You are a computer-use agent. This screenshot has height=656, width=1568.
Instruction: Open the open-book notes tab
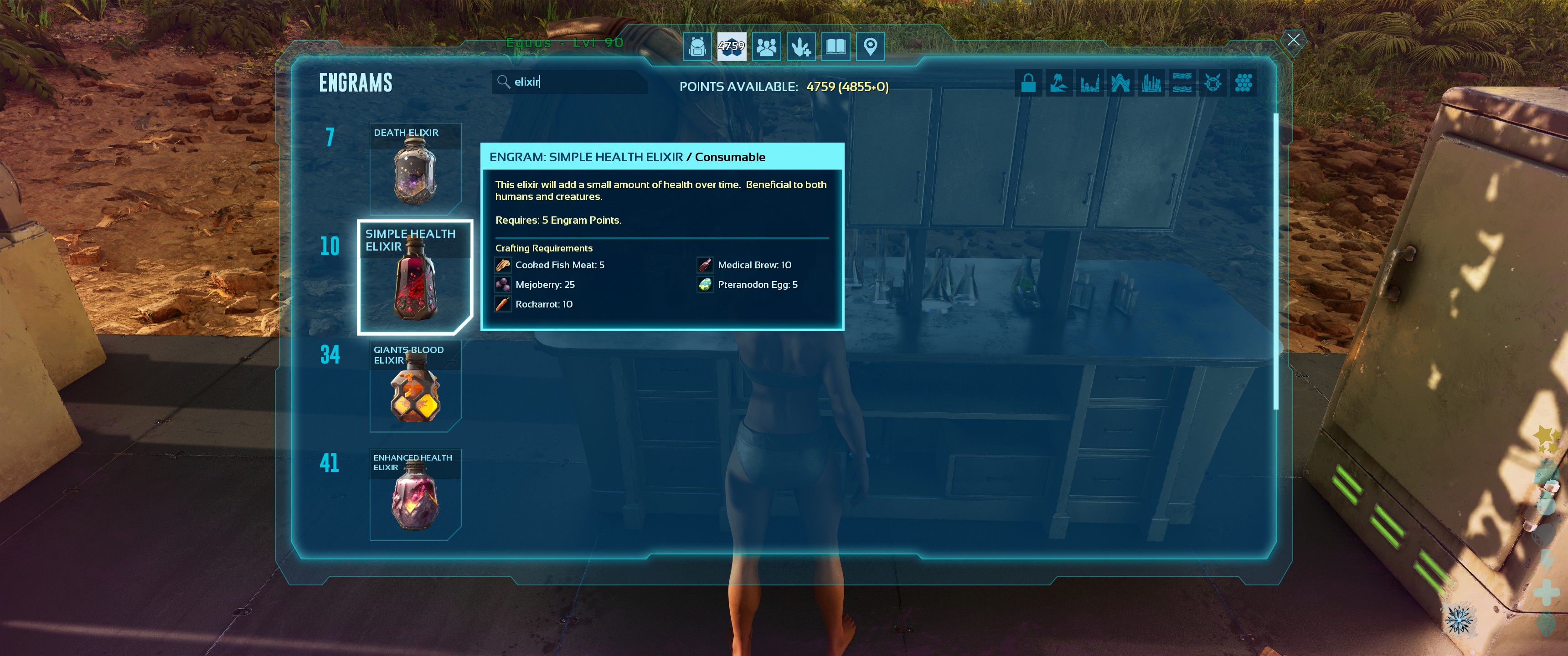(x=836, y=47)
